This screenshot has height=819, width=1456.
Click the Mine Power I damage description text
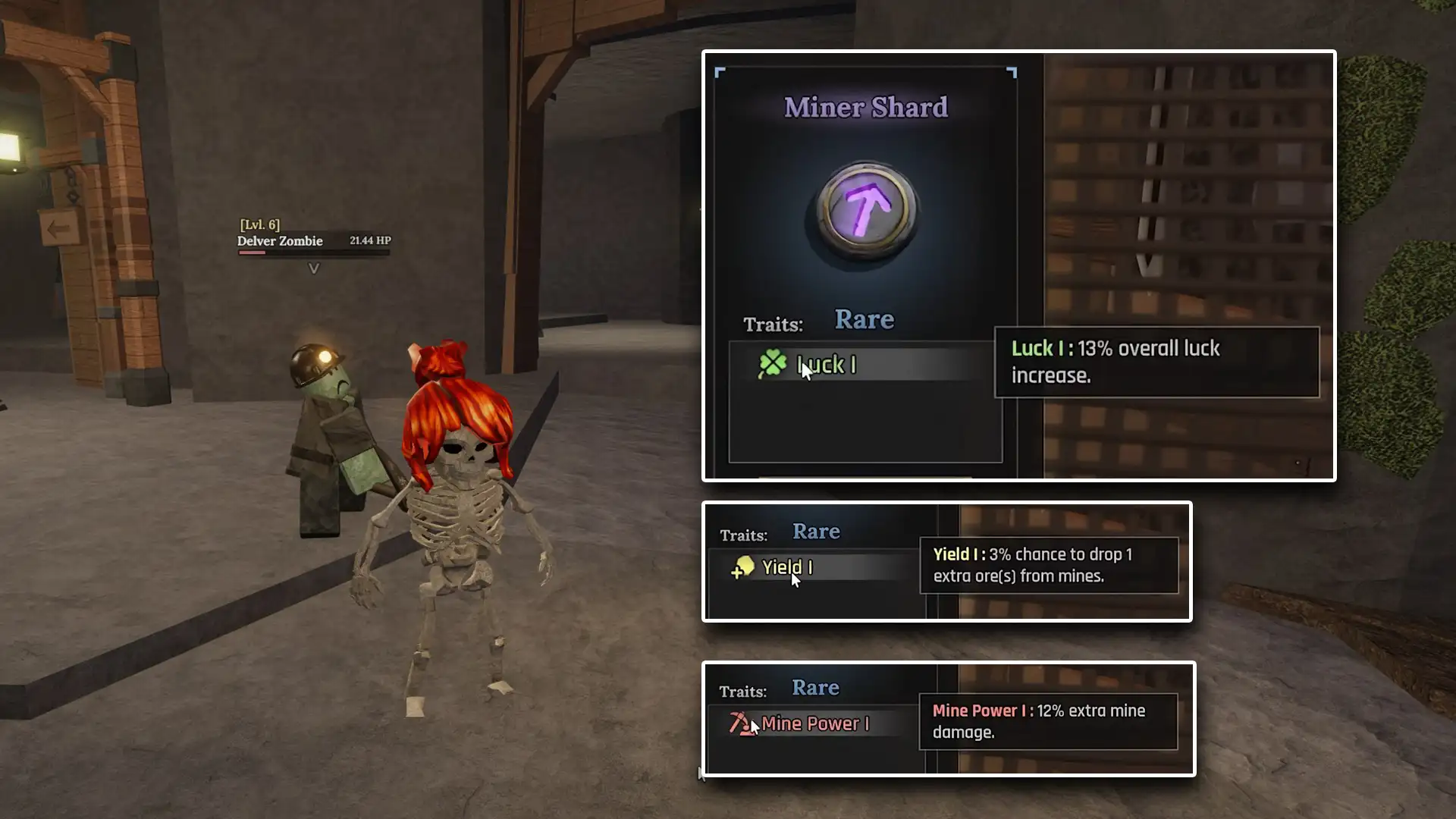1050,721
